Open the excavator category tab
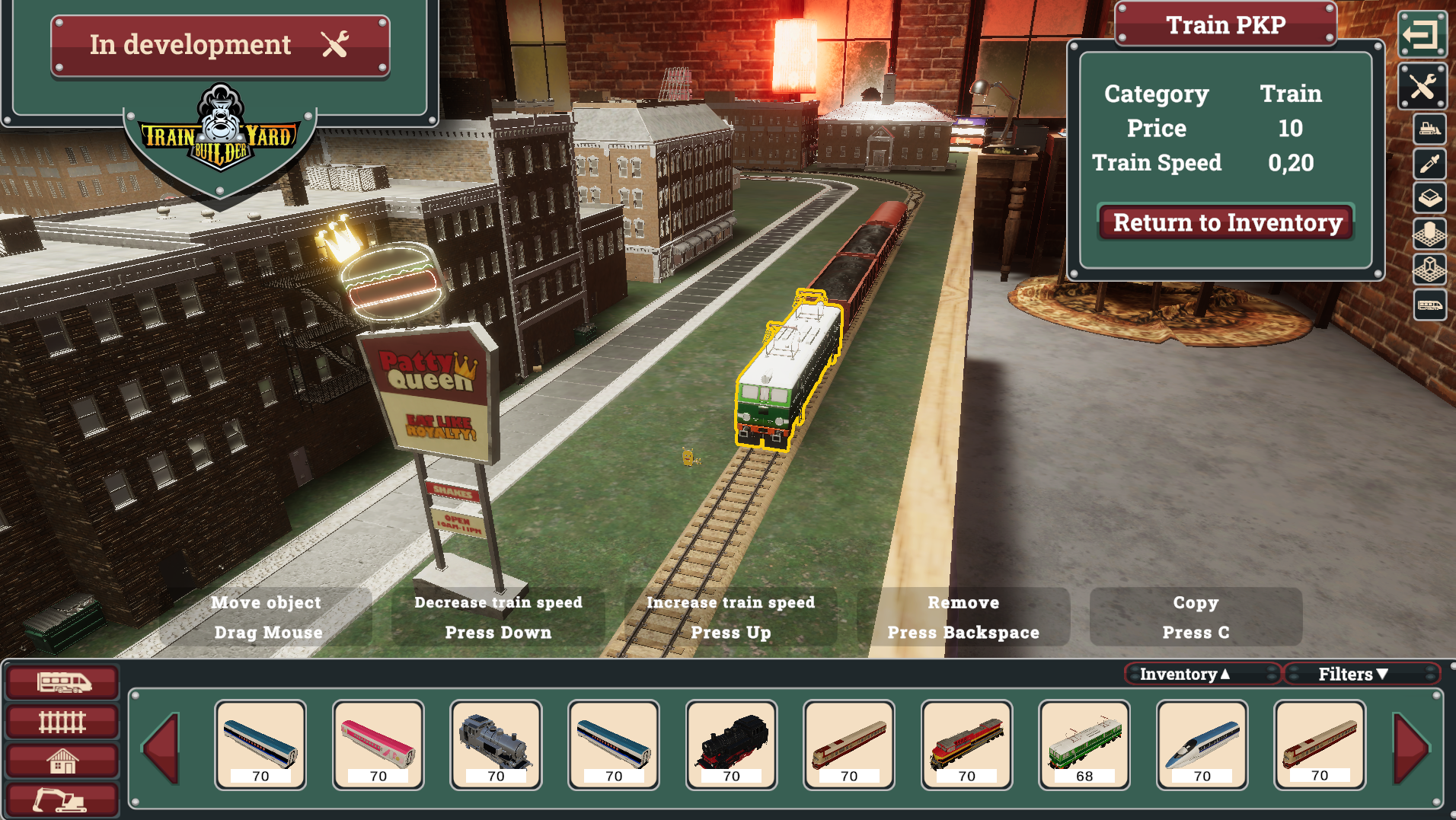Viewport: 1456px width, 820px height. pyautogui.click(x=62, y=800)
